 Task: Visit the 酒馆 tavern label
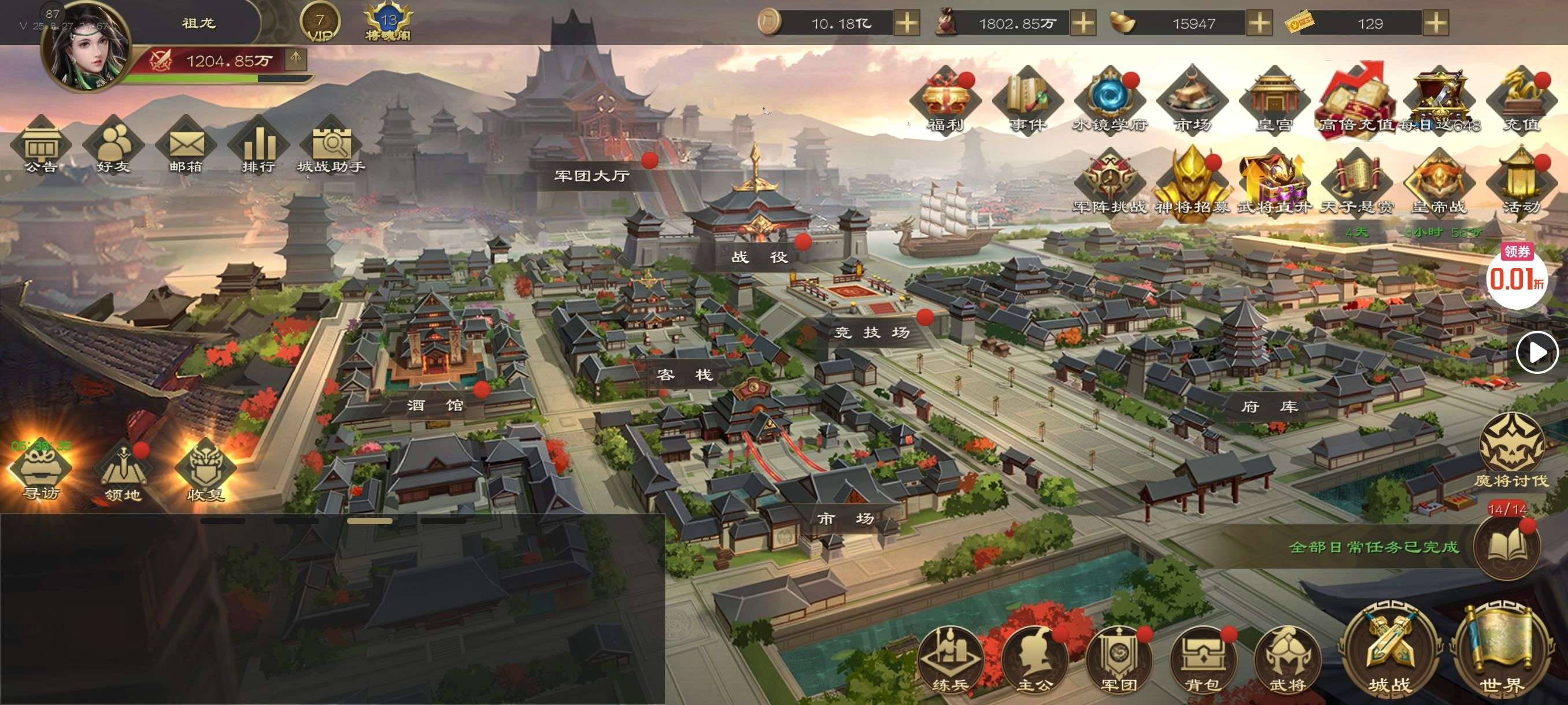pyautogui.click(x=435, y=405)
